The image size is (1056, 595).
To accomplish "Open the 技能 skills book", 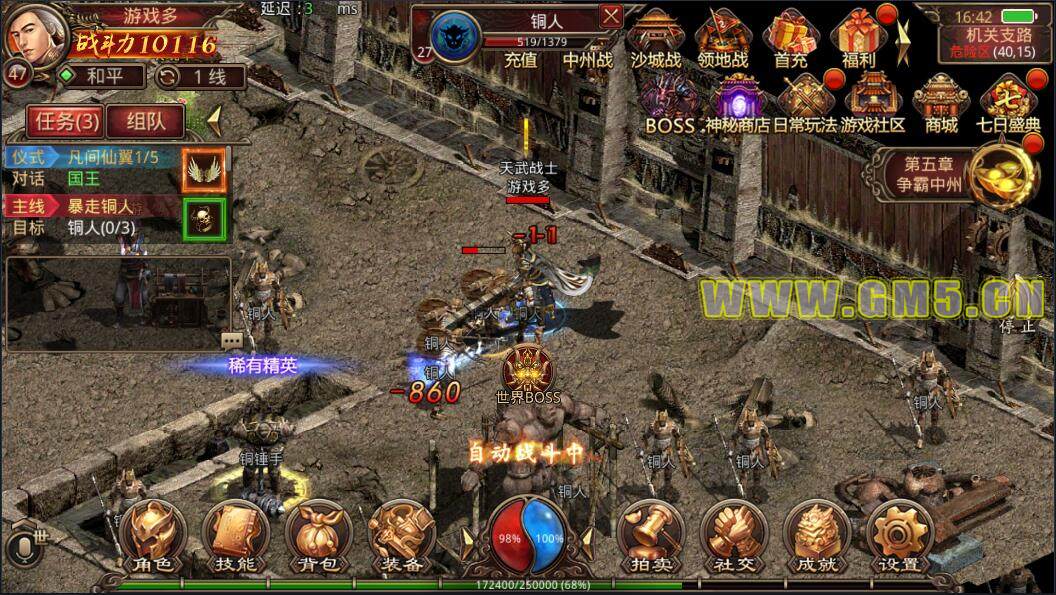I will (x=236, y=536).
